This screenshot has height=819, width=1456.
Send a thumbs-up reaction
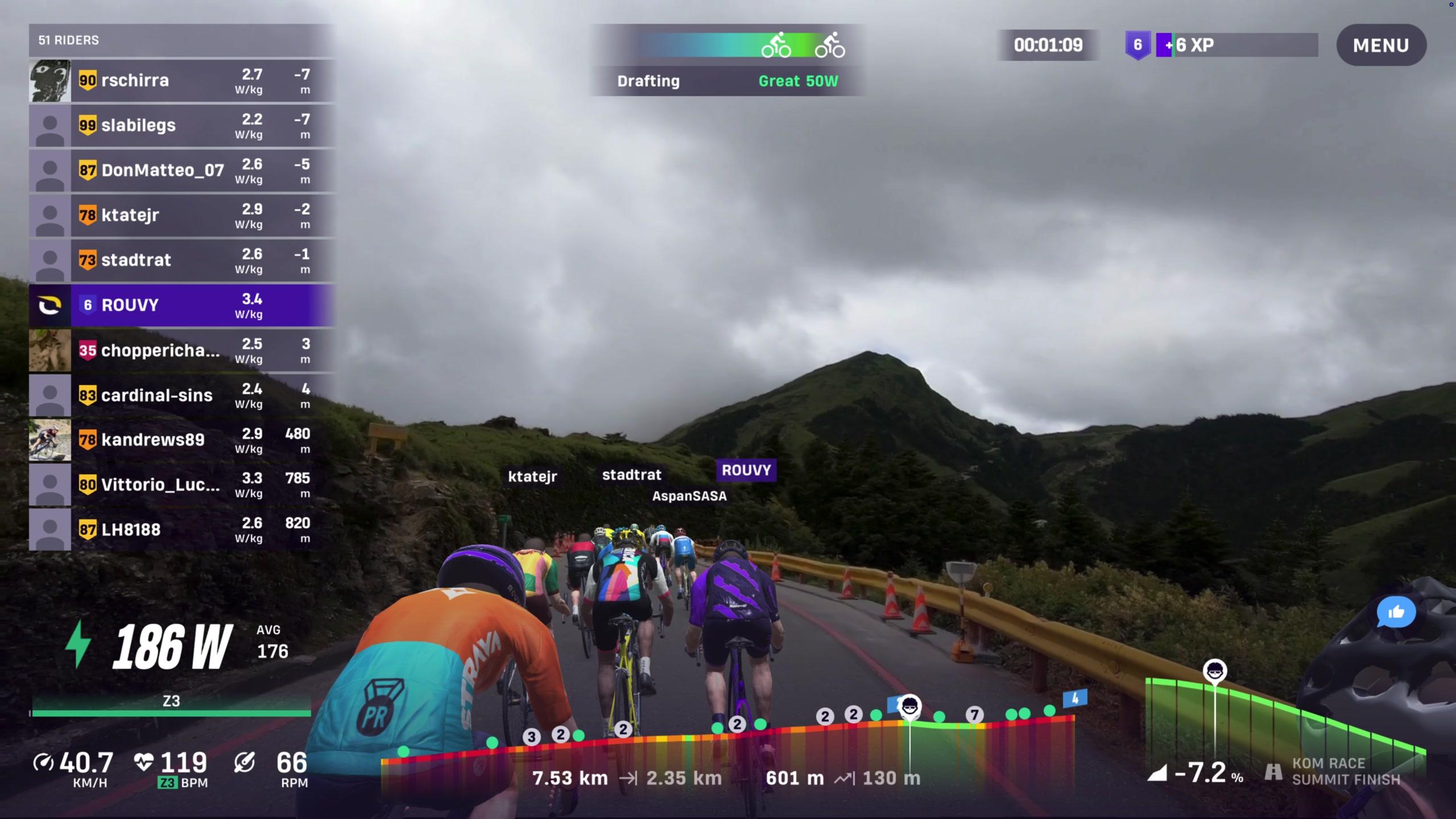click(x=1396, y=612)
